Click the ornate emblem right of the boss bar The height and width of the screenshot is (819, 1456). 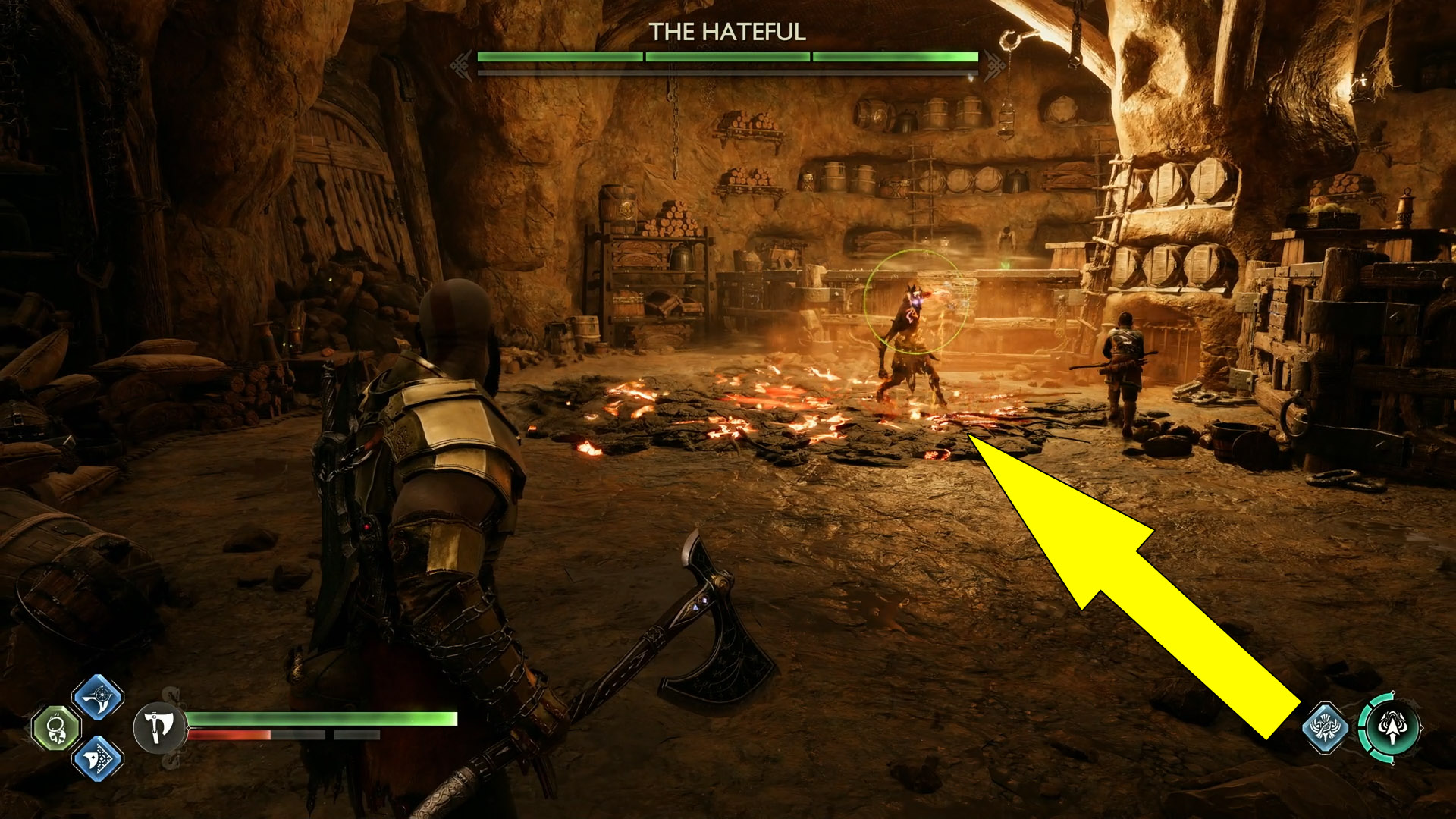coord(995,66)
